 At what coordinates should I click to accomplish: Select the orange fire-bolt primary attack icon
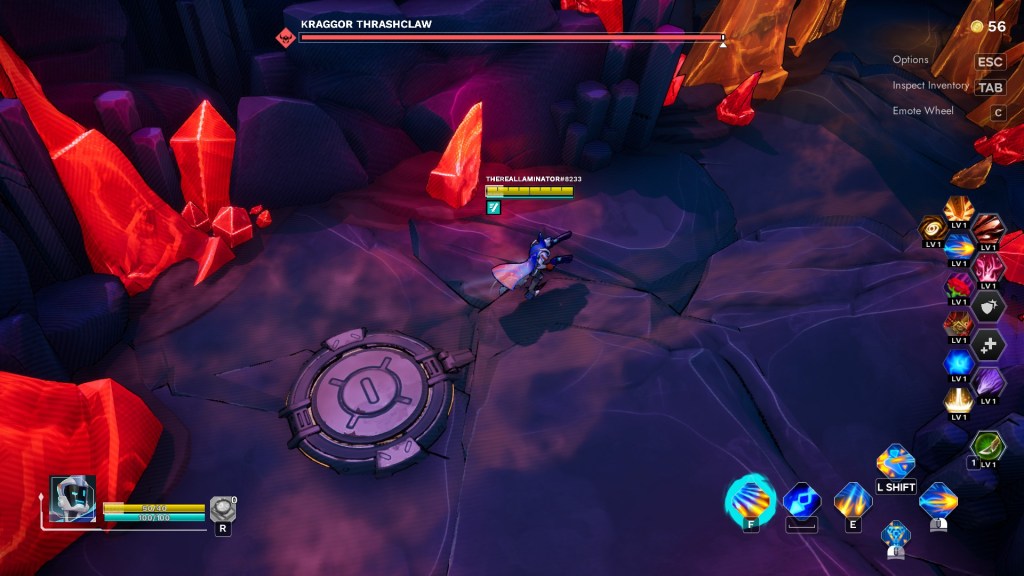tap(938, 500)
